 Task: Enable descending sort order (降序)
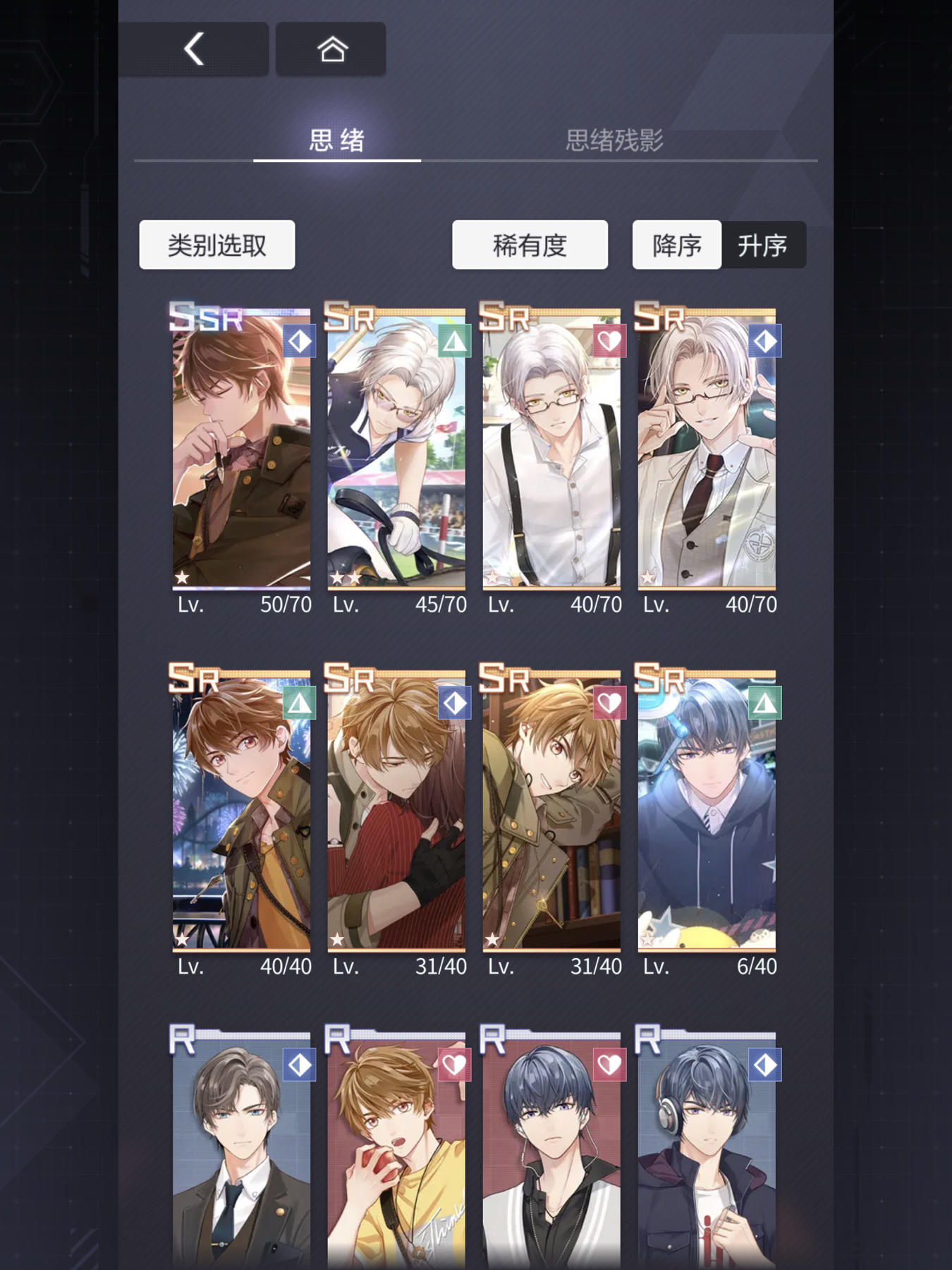pyautogui.click(x=676, y=245)
